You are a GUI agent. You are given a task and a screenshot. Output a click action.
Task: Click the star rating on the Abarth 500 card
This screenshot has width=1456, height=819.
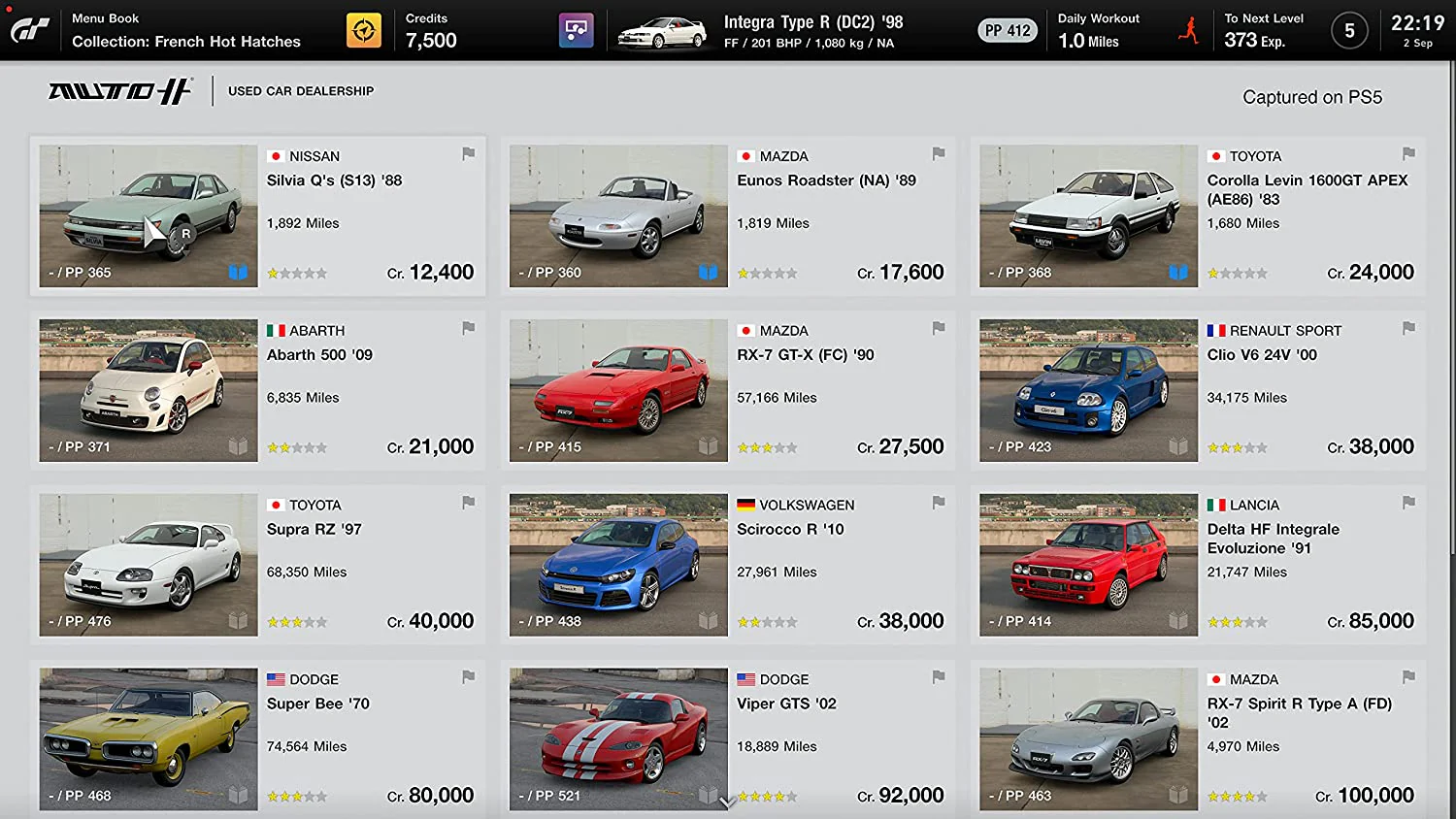pyautogui.click(x=296, y=446)
